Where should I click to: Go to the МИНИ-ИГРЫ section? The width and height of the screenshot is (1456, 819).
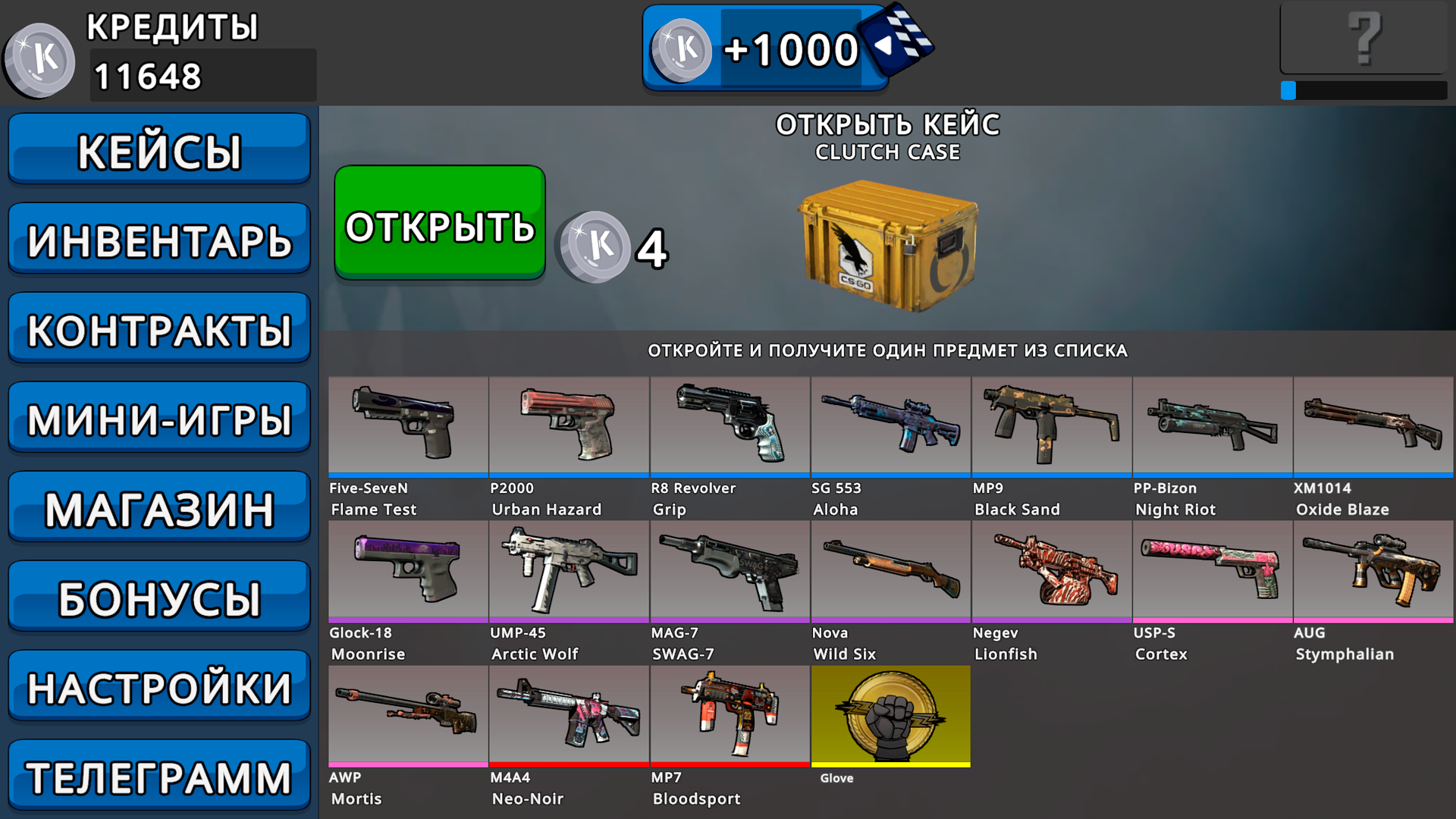click(x=159, y=416)
